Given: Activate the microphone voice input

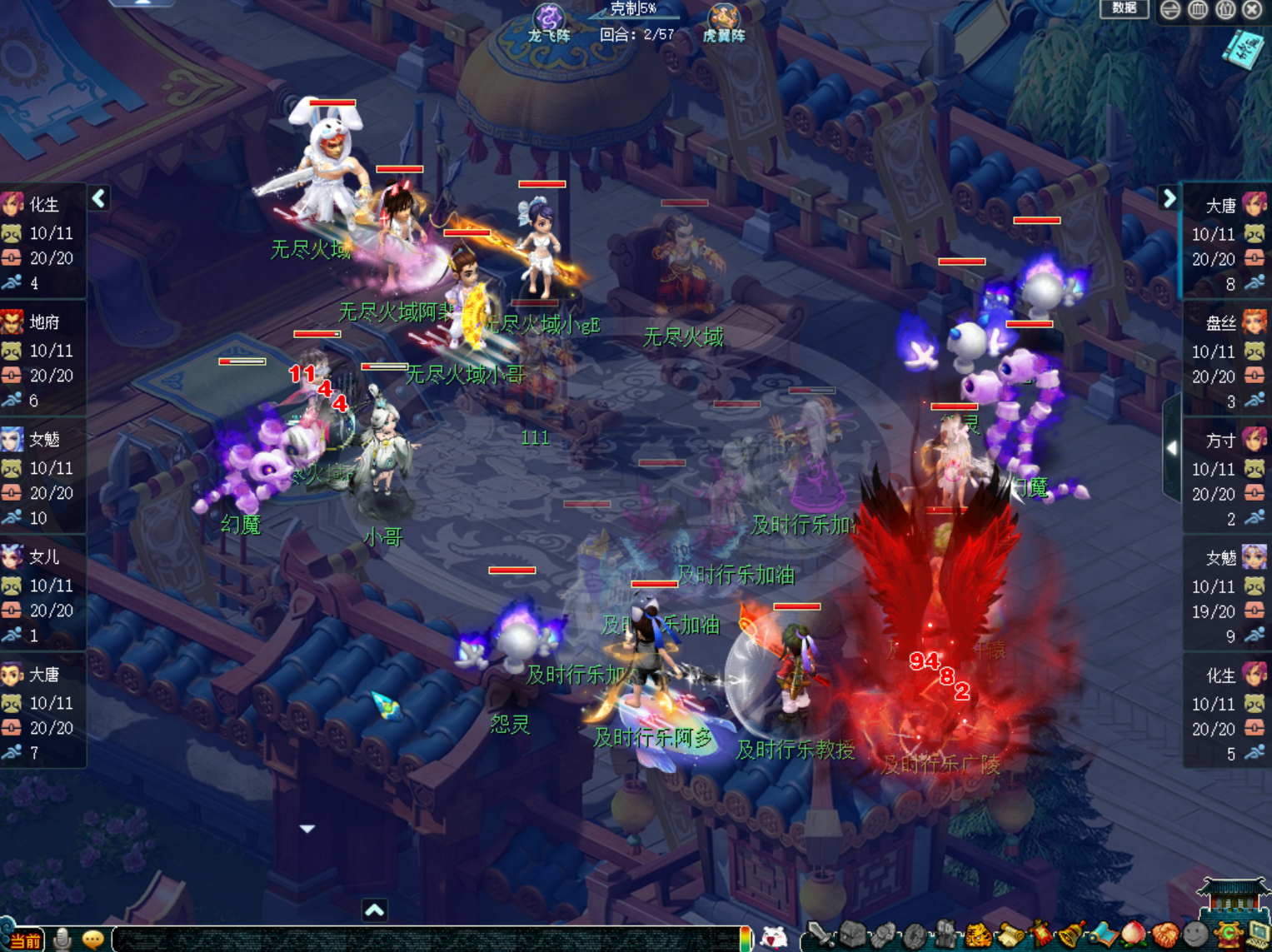Looking at the screenshot, I should [62, 940].
